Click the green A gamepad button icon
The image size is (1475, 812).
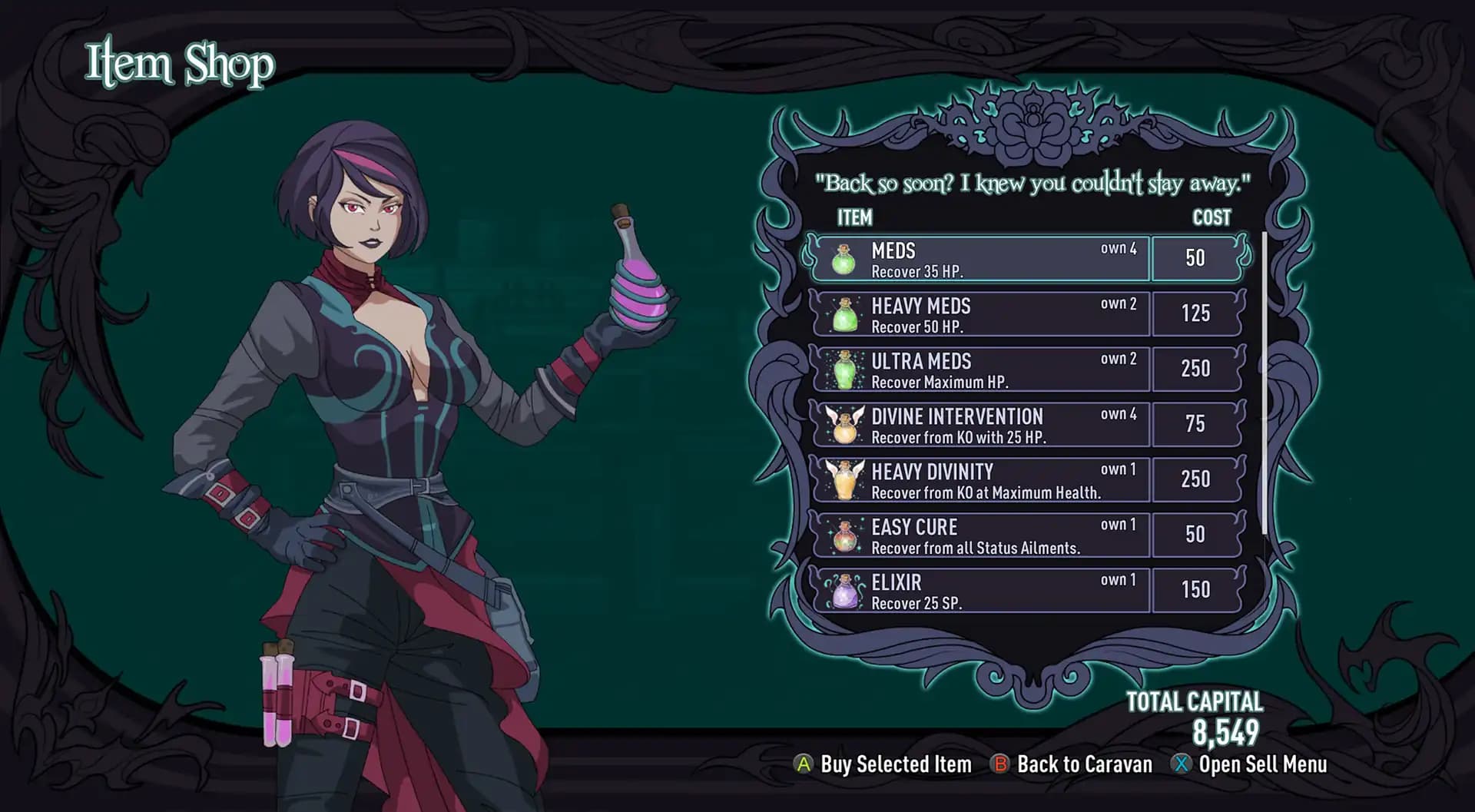pyautogui.click(x=804, y=764)
